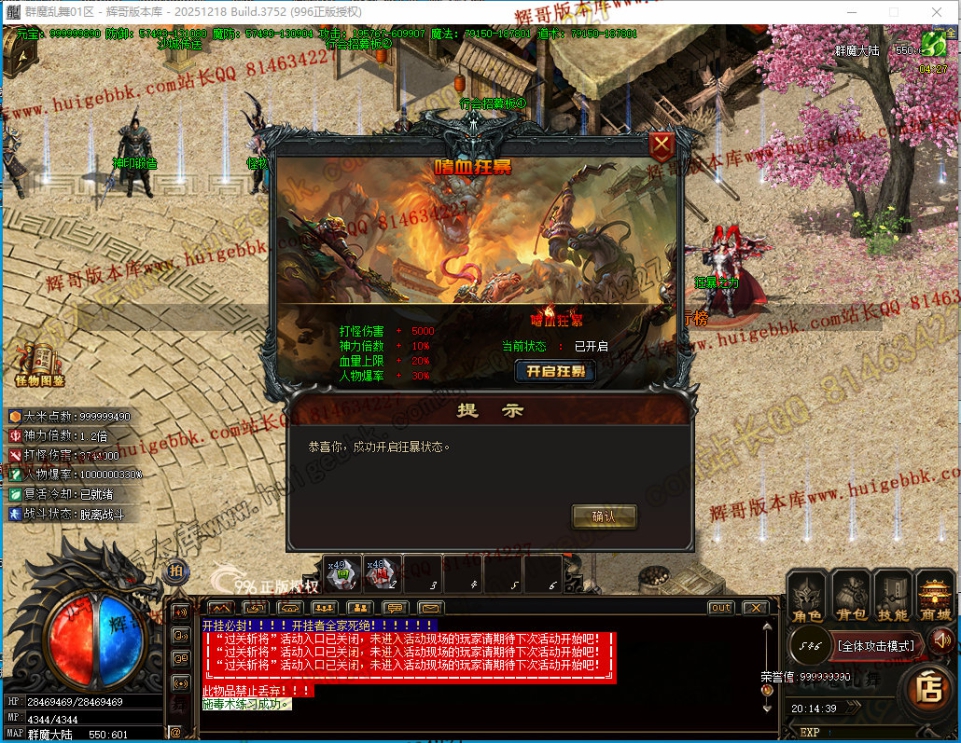Toggle the sound speaker icon

[x=940, y=639]
